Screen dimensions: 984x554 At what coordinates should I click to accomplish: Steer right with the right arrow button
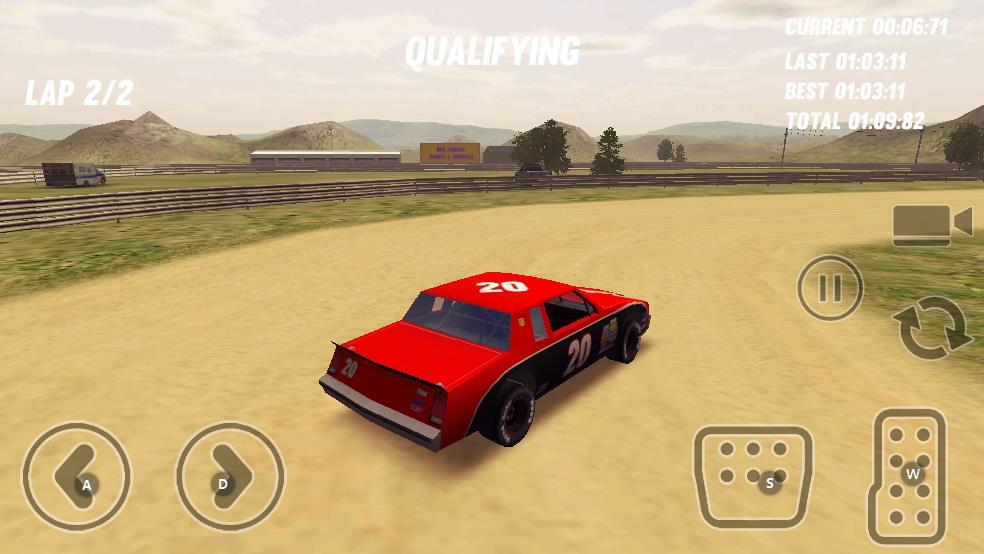[x=229, y=476]
